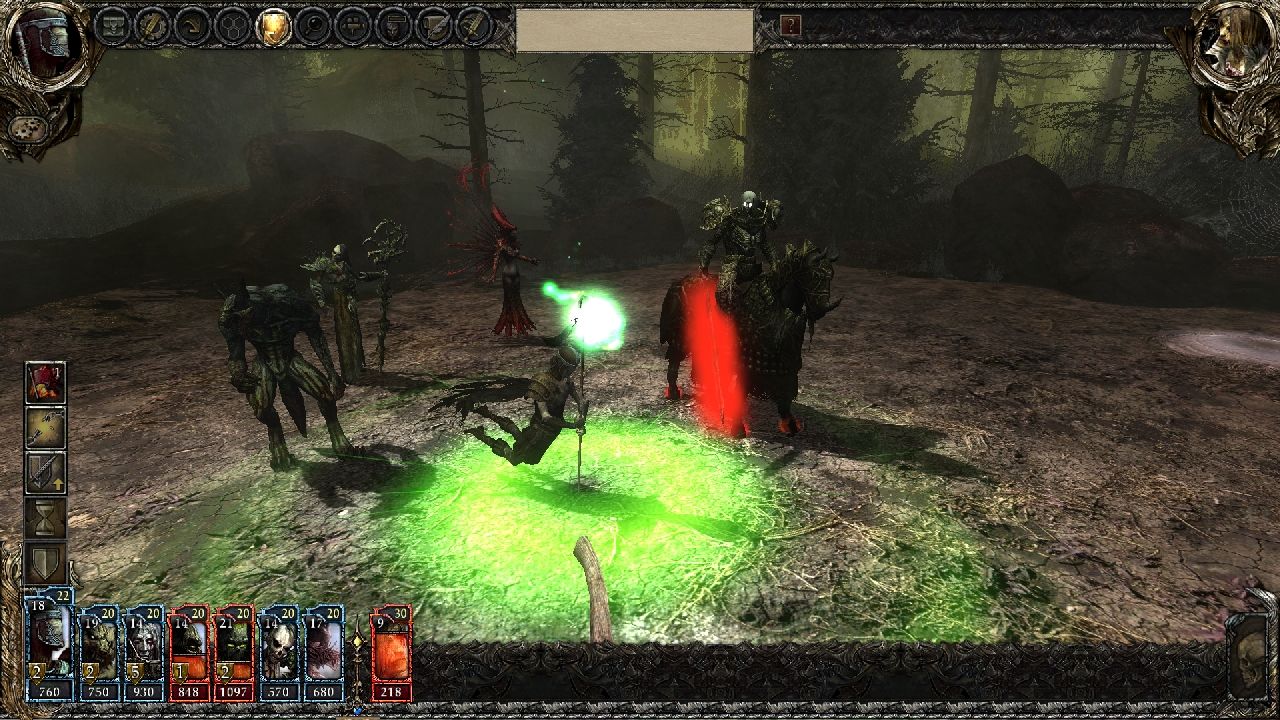This screenshot has height=720, width=1280.
Task: Toggle wait with the hourglass action
Action: tap(44, 515)
